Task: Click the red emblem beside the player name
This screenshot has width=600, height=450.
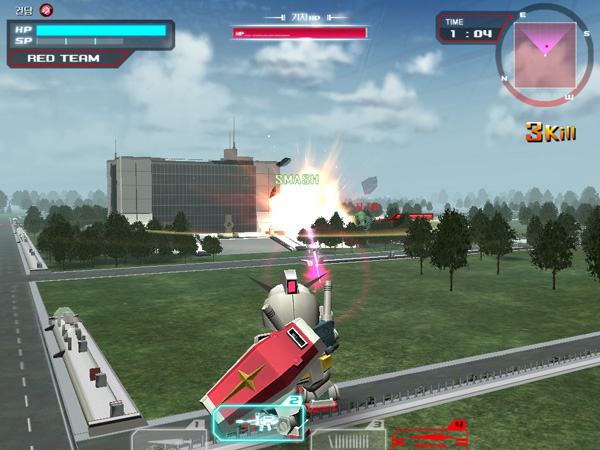Action: tap(46, 10)
